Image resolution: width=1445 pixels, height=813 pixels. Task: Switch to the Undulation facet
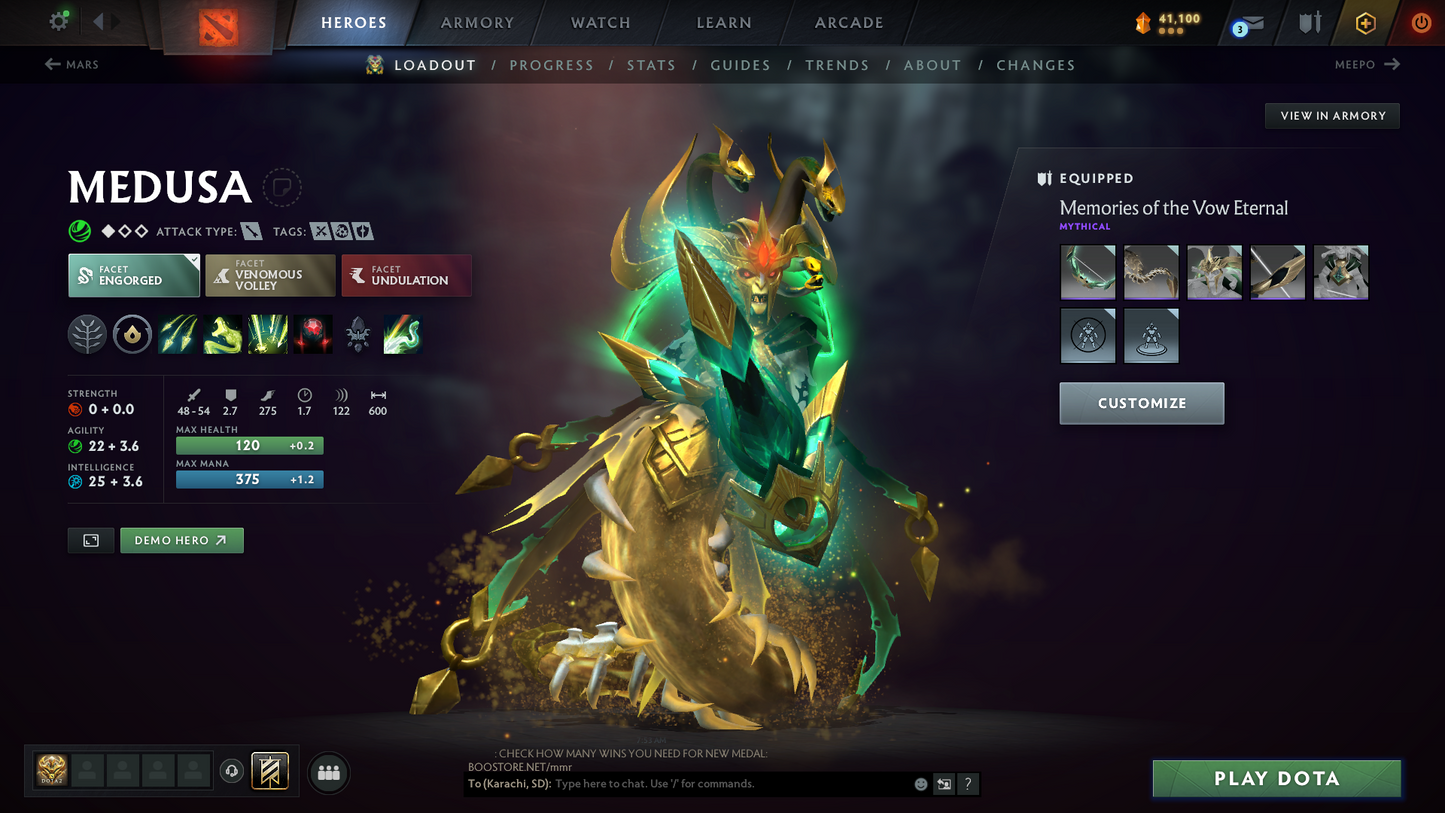coord(406,274)
